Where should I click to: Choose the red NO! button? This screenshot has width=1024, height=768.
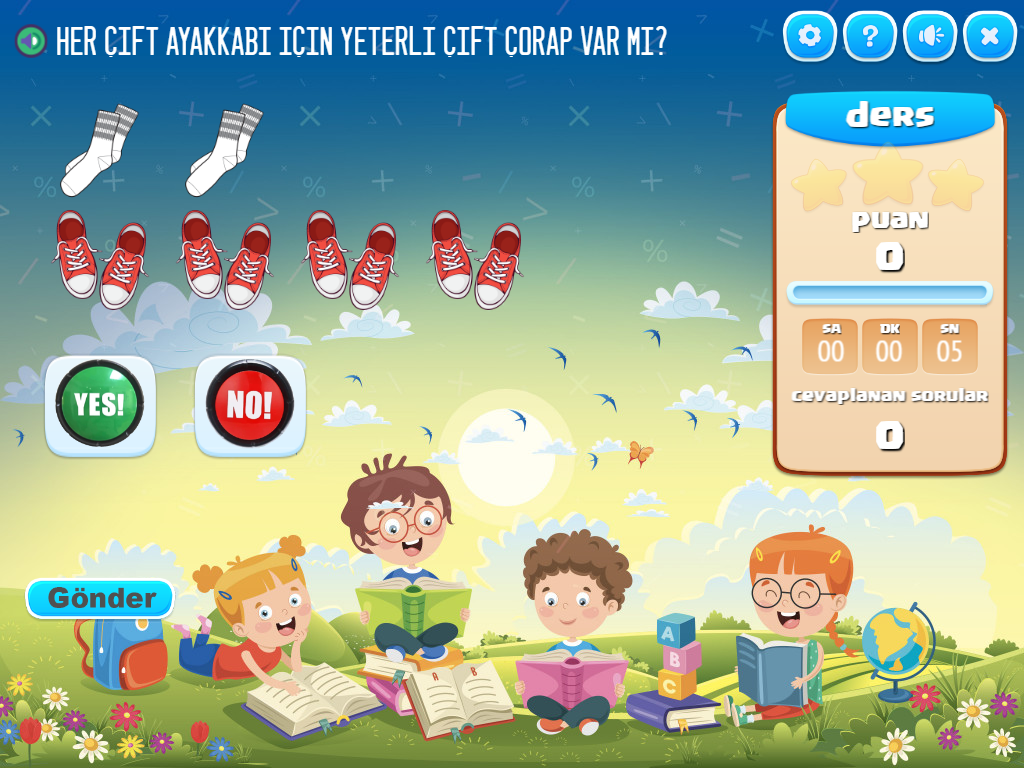click(x=250, y=405)
